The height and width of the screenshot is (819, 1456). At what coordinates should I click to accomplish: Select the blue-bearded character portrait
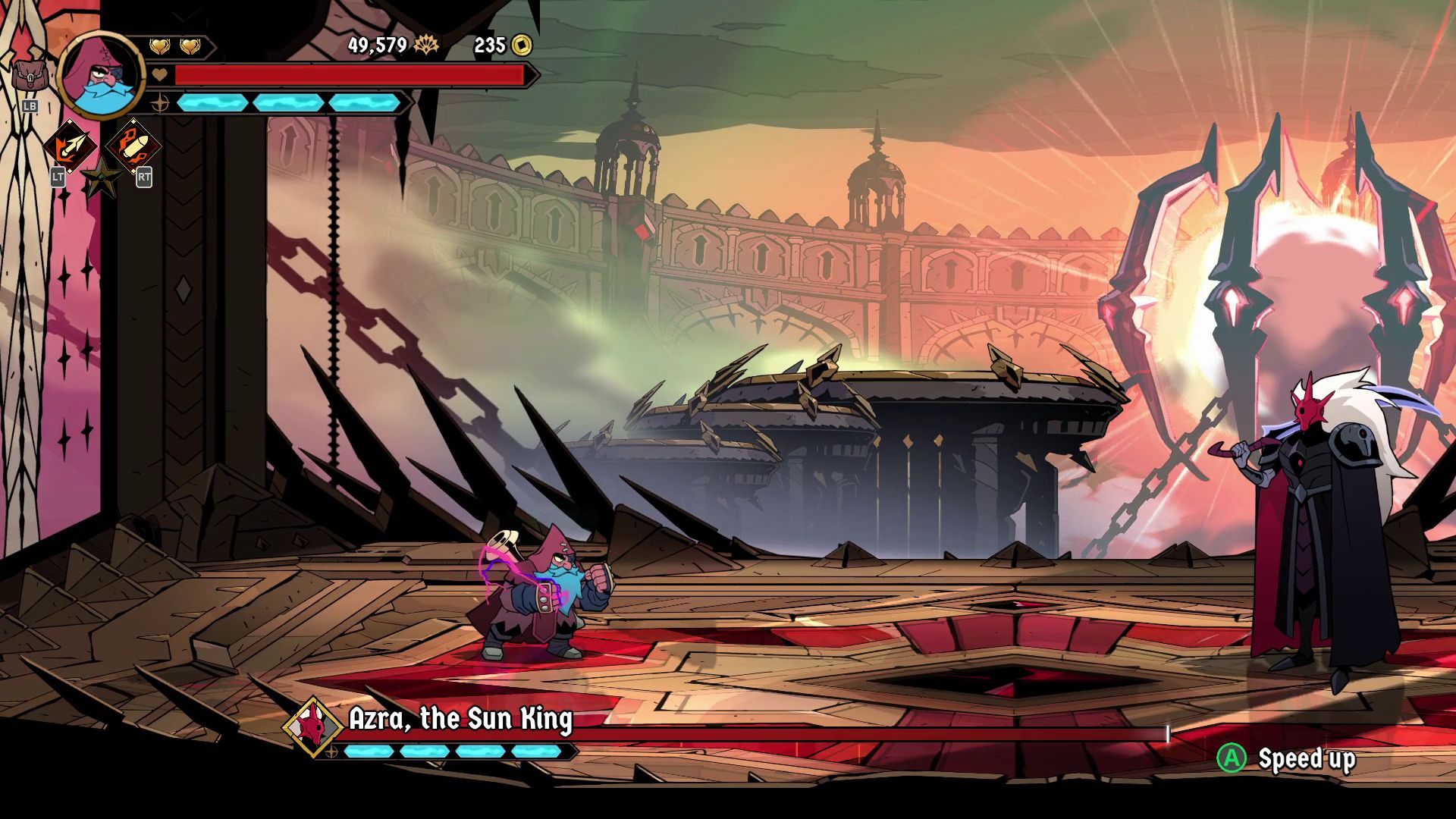point(101,76)
